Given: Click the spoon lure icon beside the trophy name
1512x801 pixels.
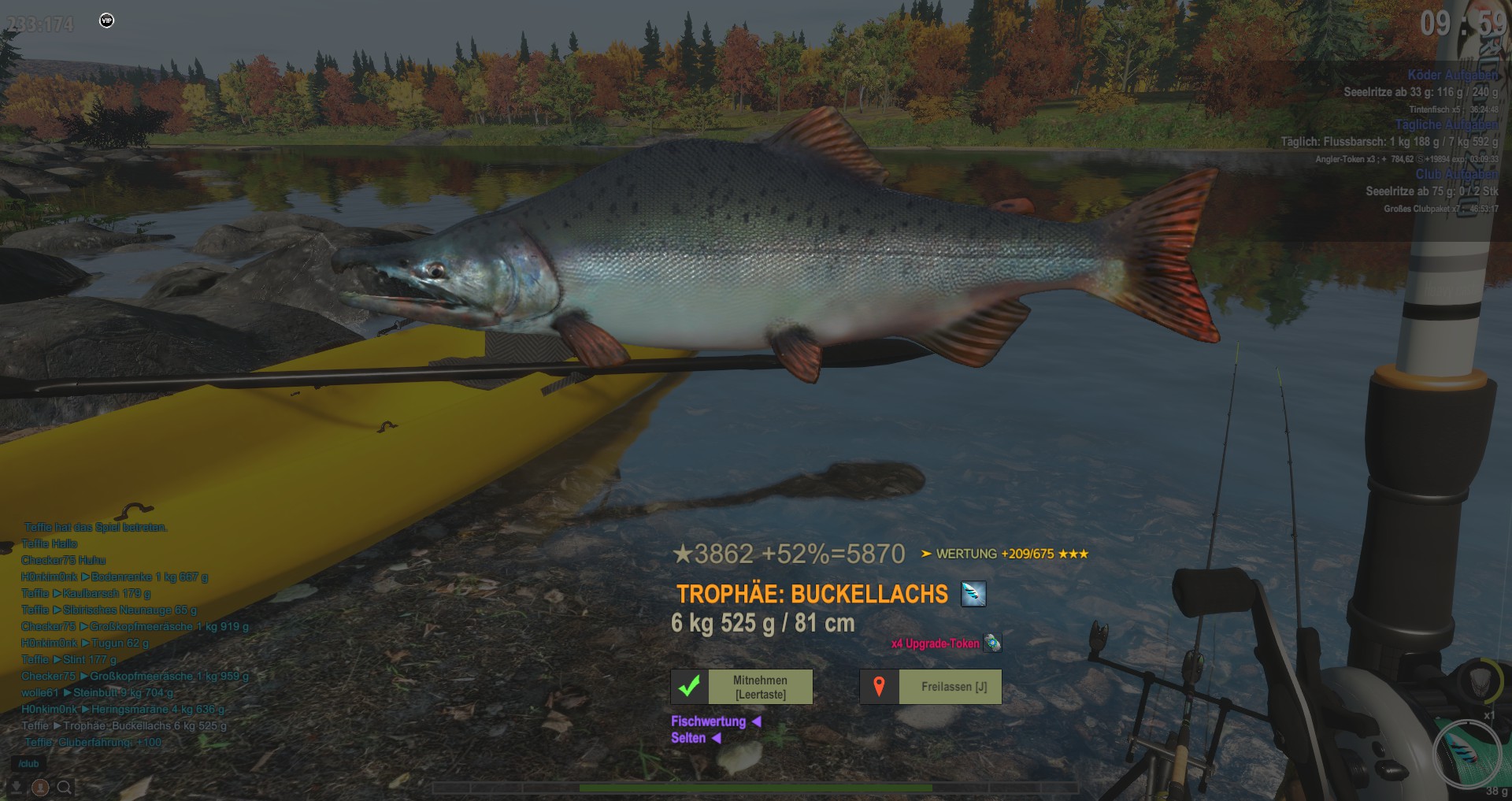Looking at the screenshot, I should (x=973, y=594).
